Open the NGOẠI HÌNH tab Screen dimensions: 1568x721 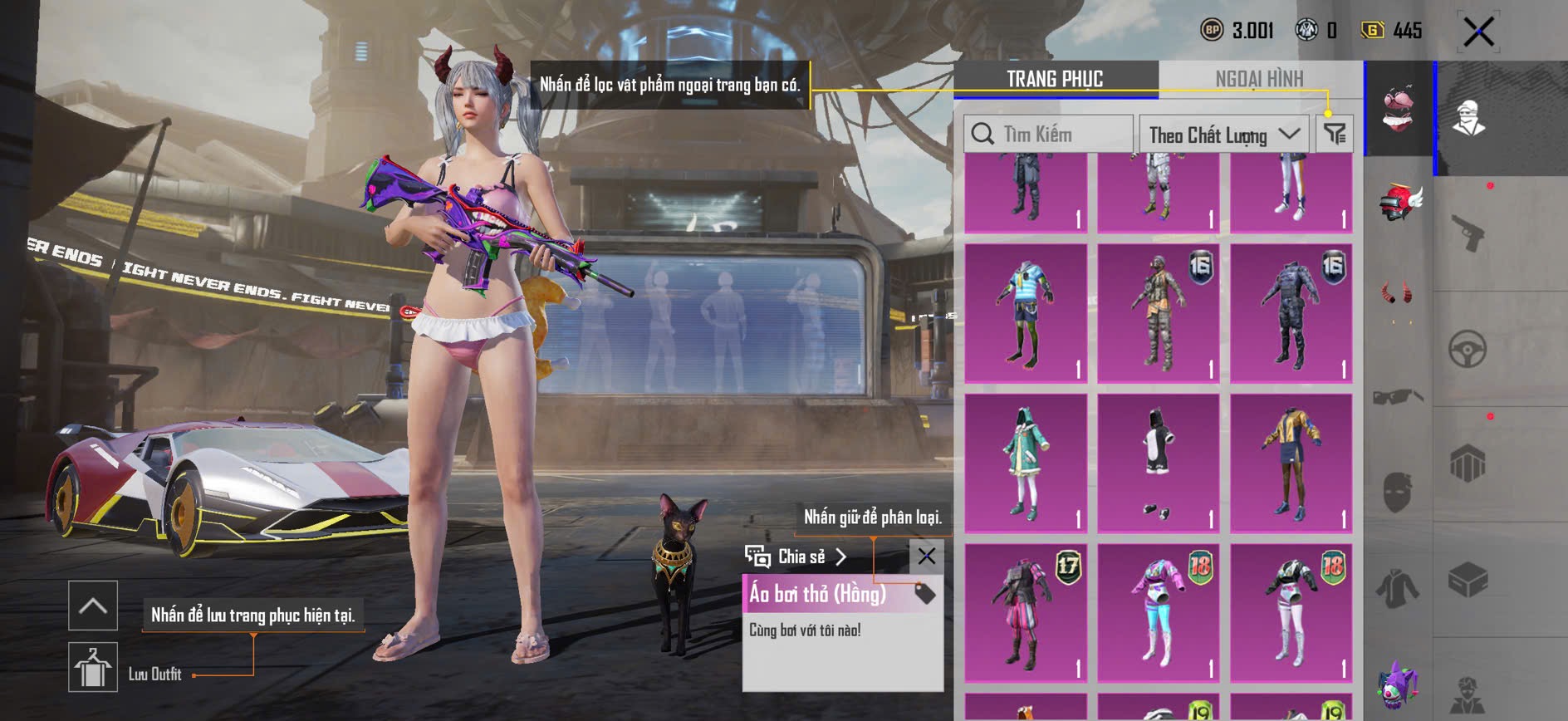(1259, 79)
